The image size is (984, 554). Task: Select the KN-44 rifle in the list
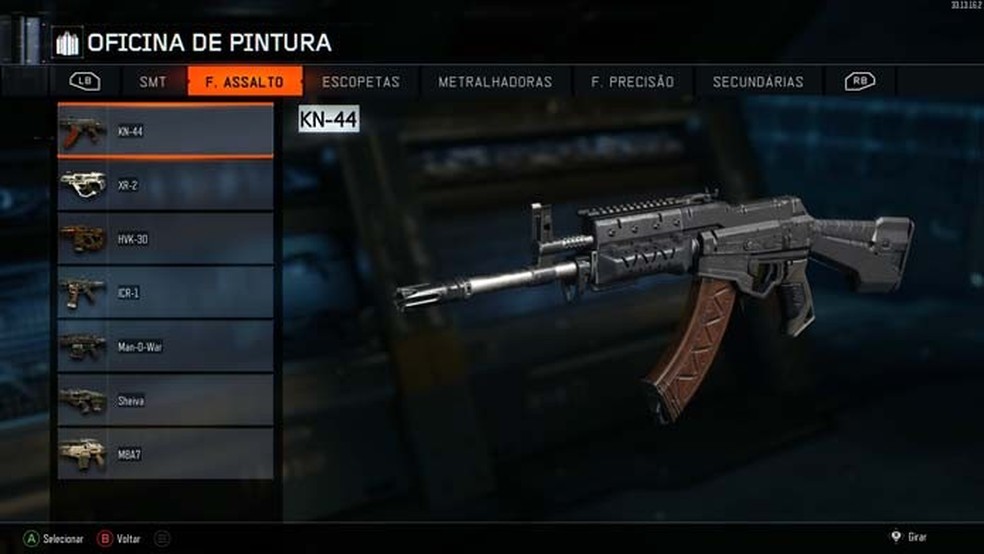pos(165,130)
